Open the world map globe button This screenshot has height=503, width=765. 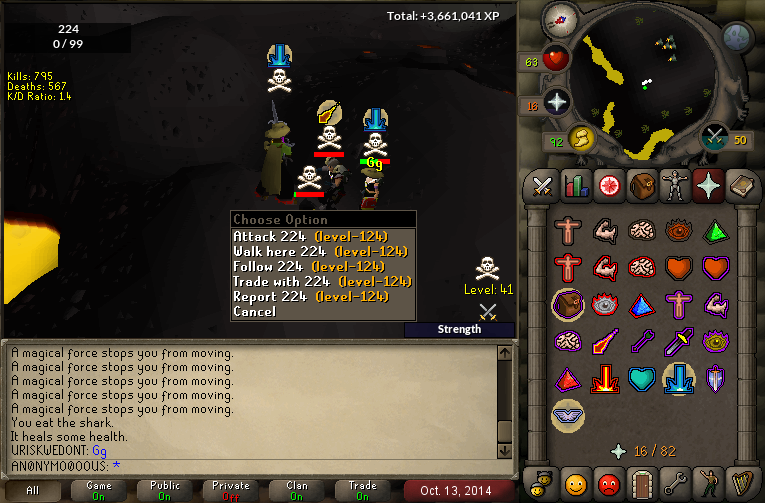pos(737,38)
